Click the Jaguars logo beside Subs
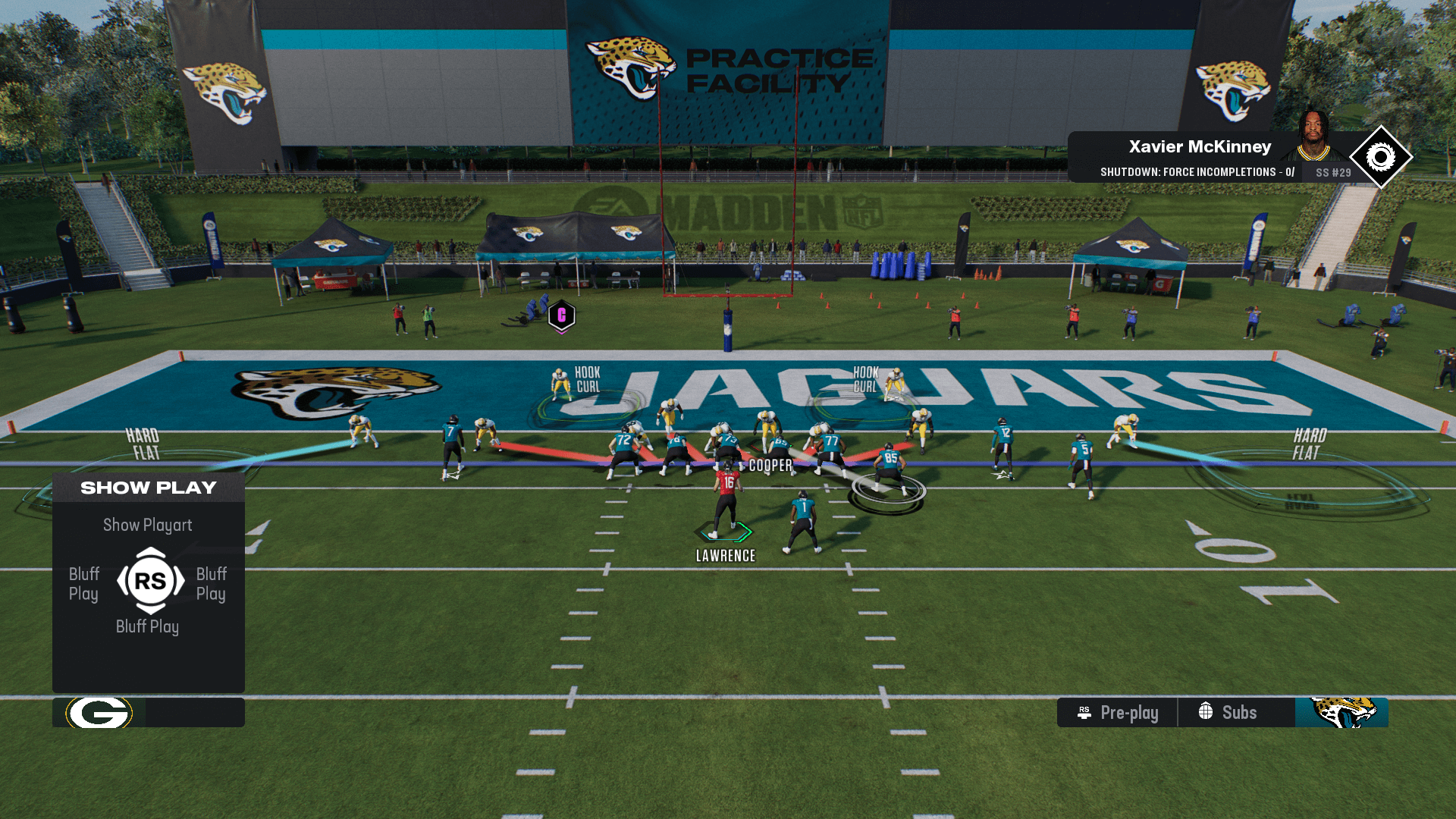 tap(1341, 713)
